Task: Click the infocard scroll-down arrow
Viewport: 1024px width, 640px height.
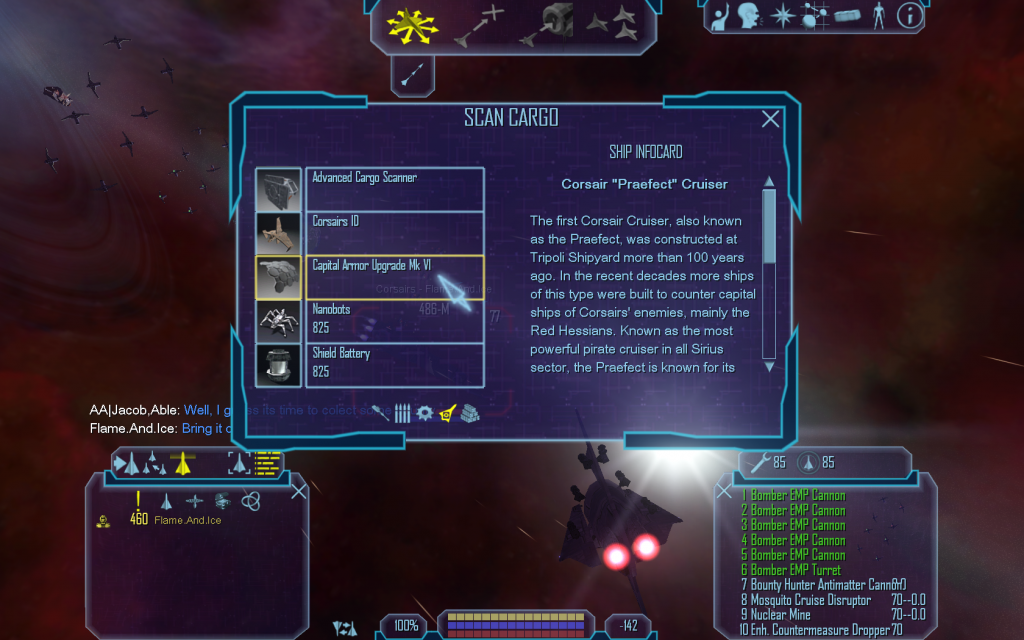Action: point(769,367)
